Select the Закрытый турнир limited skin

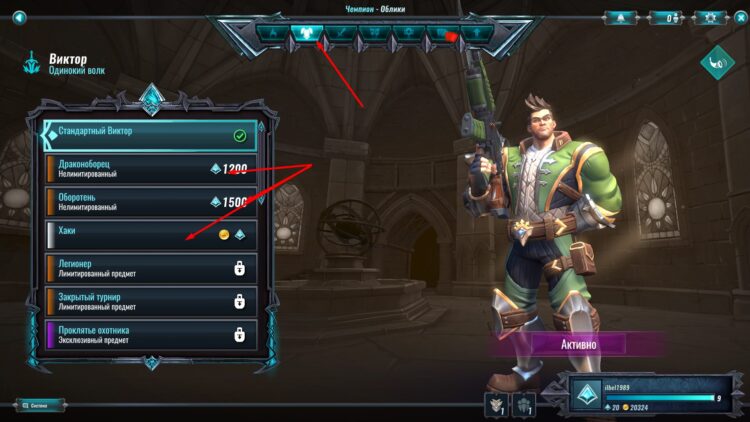(x=150, y=301)
